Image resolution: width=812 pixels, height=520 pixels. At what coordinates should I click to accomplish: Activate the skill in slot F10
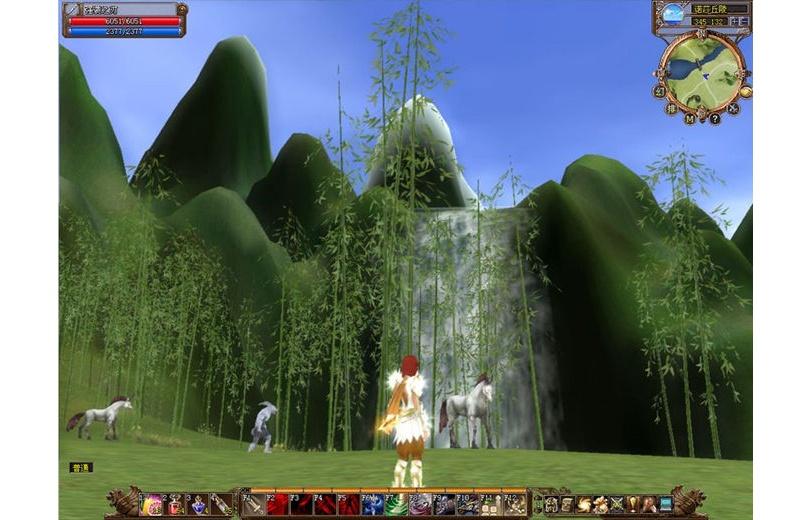point(467,505)
